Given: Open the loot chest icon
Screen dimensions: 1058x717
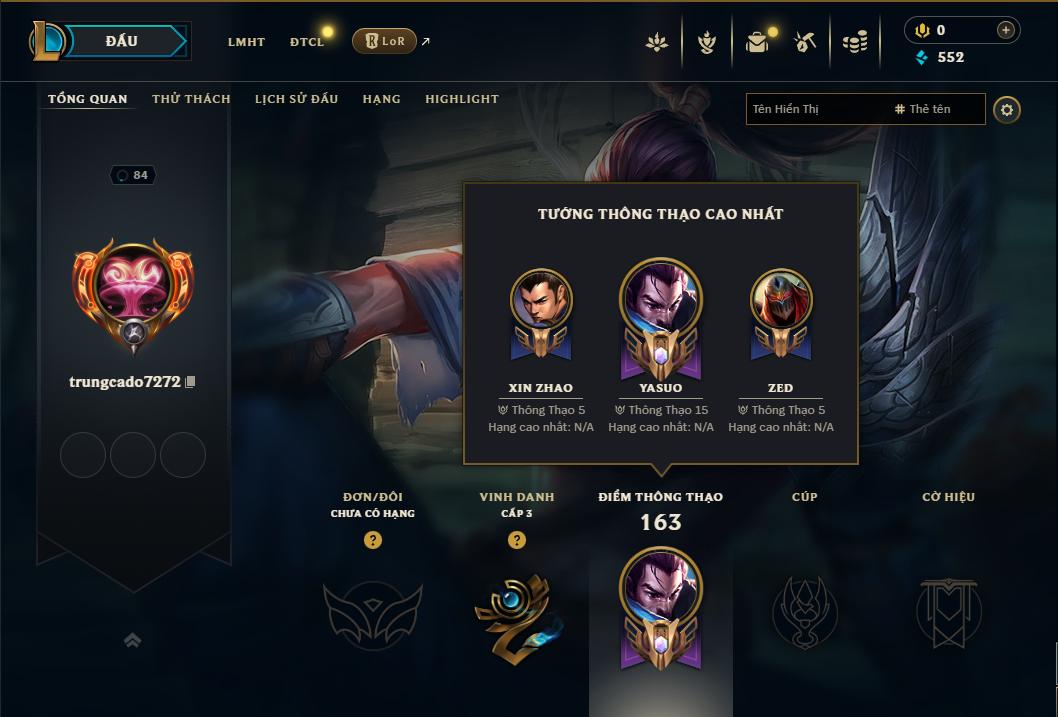Looking at the screenshot, I should pos(757,42).
